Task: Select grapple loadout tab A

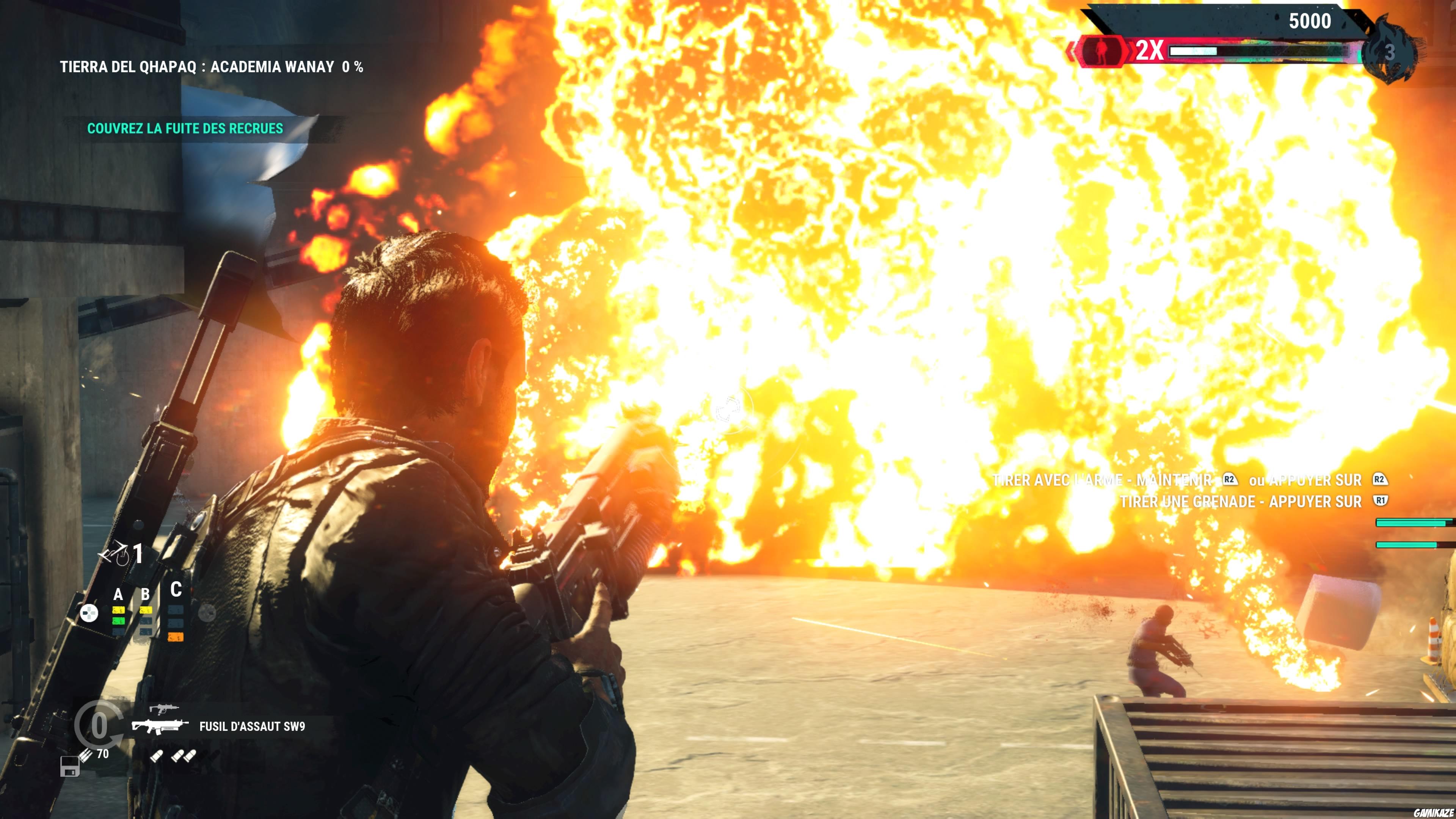Action: pos(119,595)
